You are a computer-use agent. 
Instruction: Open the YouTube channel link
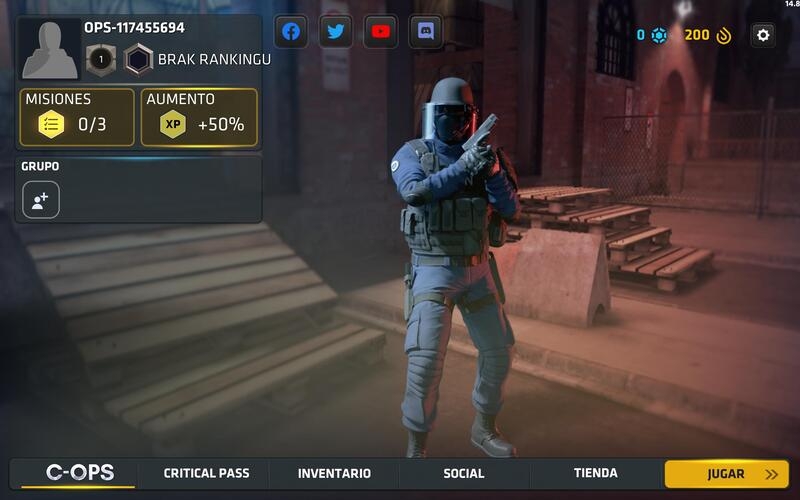pyautogui.click(x=381, y=31)
